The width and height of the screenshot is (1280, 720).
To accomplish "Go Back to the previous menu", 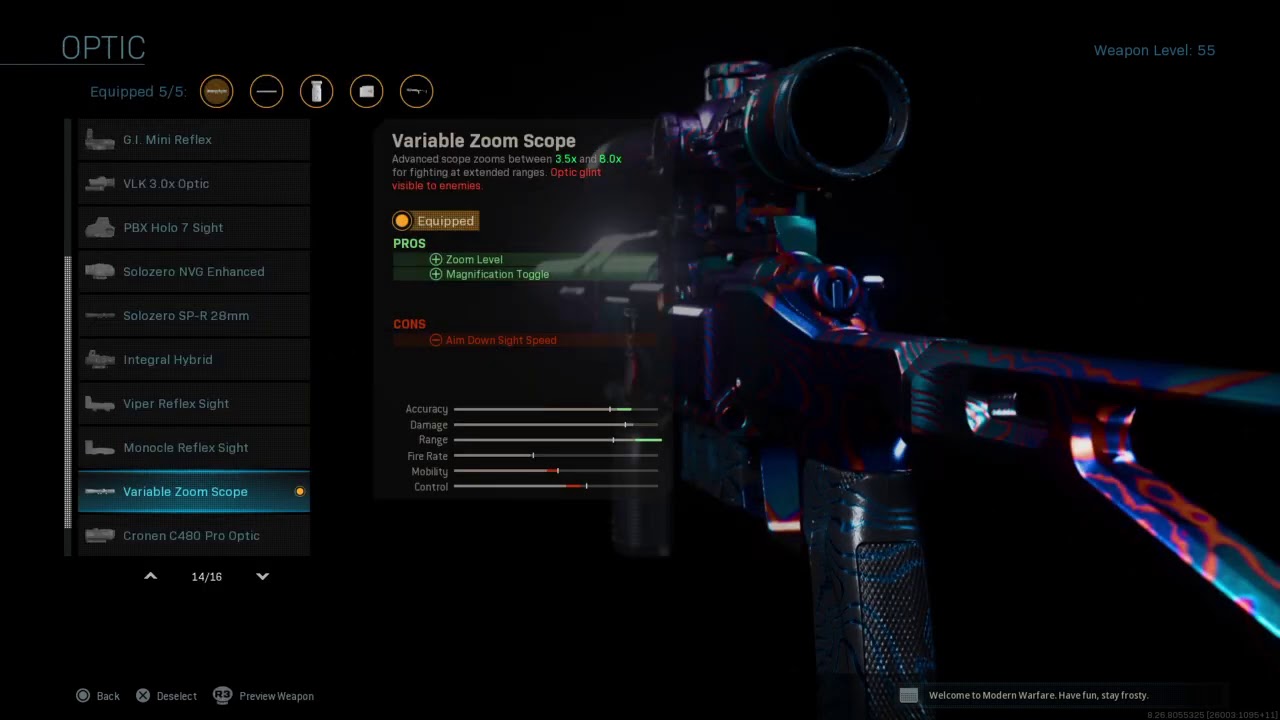I will tap(98, 696).
